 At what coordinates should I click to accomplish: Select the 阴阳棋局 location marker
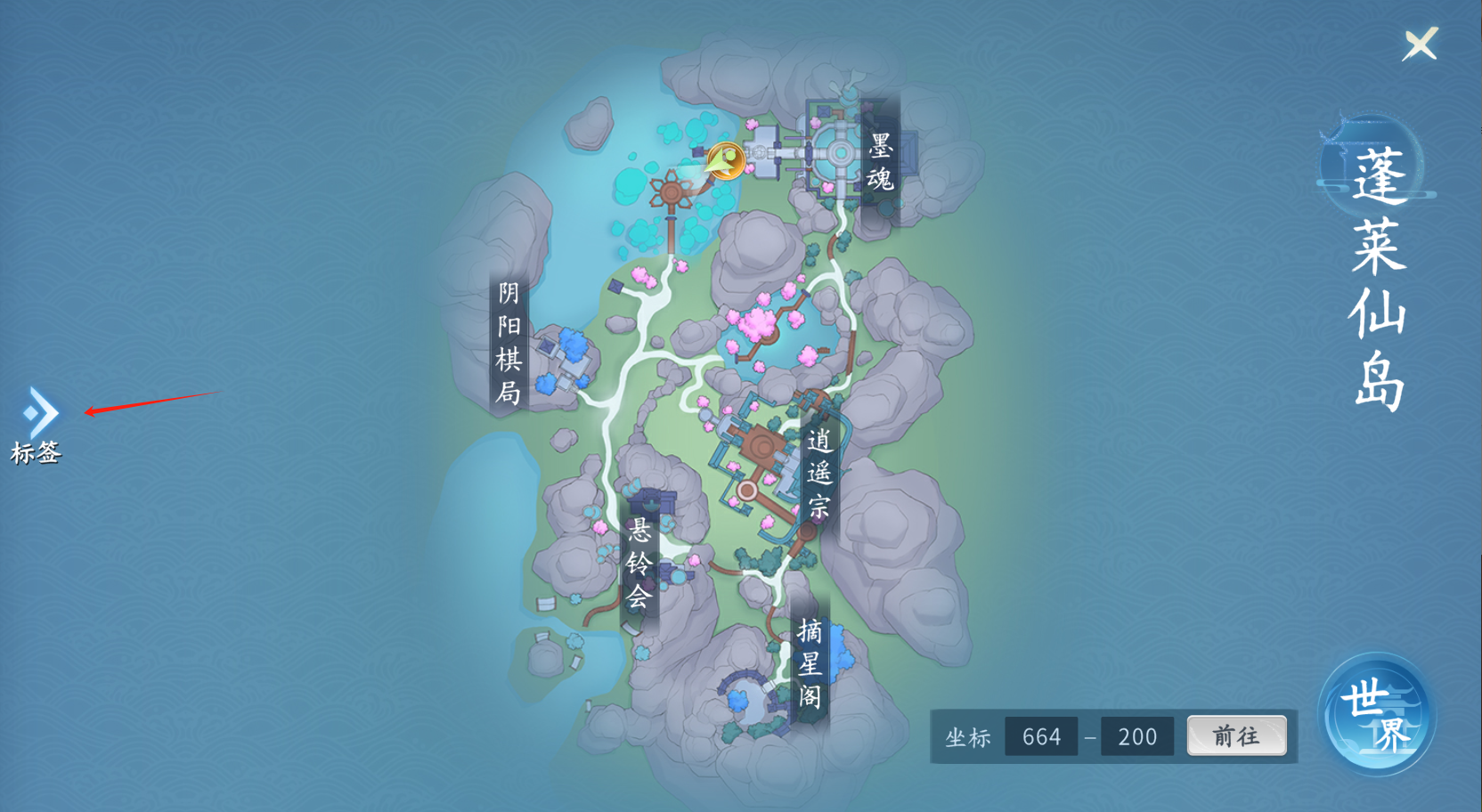coord(509,343)
